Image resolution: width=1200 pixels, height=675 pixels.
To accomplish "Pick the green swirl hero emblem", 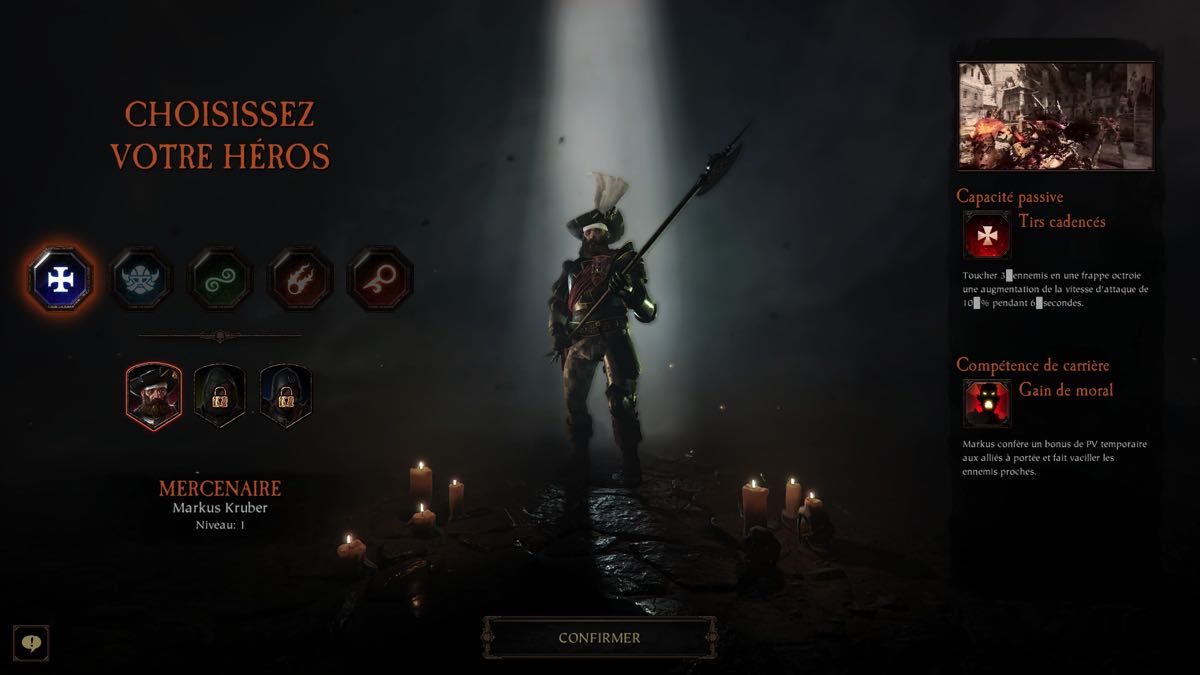I will [220, 278].
